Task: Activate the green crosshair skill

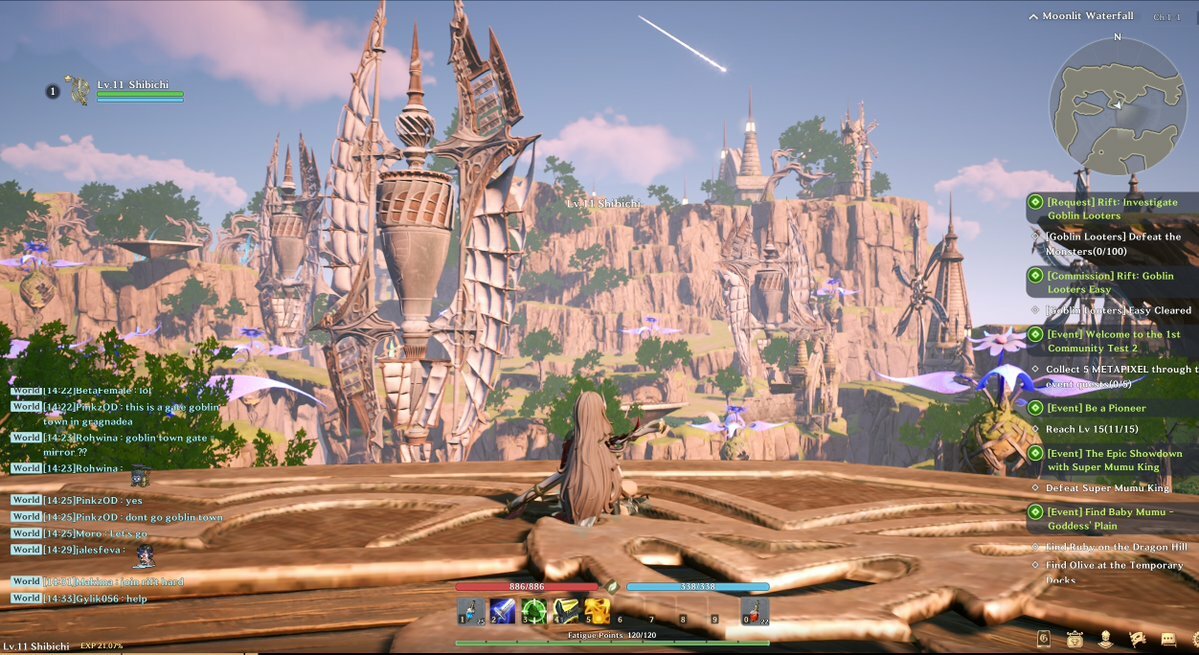Action: [x=534, y=610]
